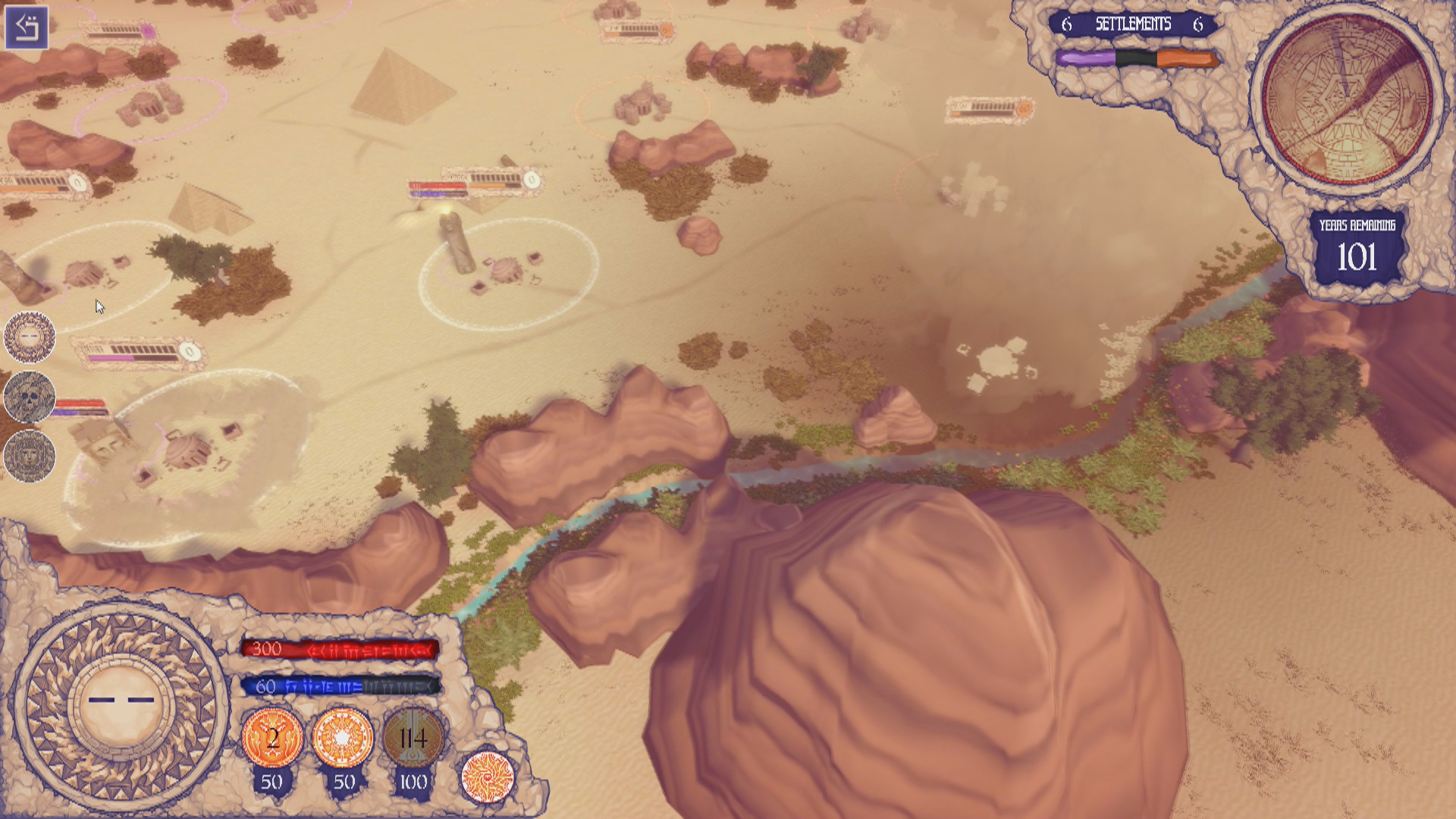This screenshot has height=819, width=1456.
Task: Open the Settlements header panel
Action: pyautogui.click(x=1132, y=24)
